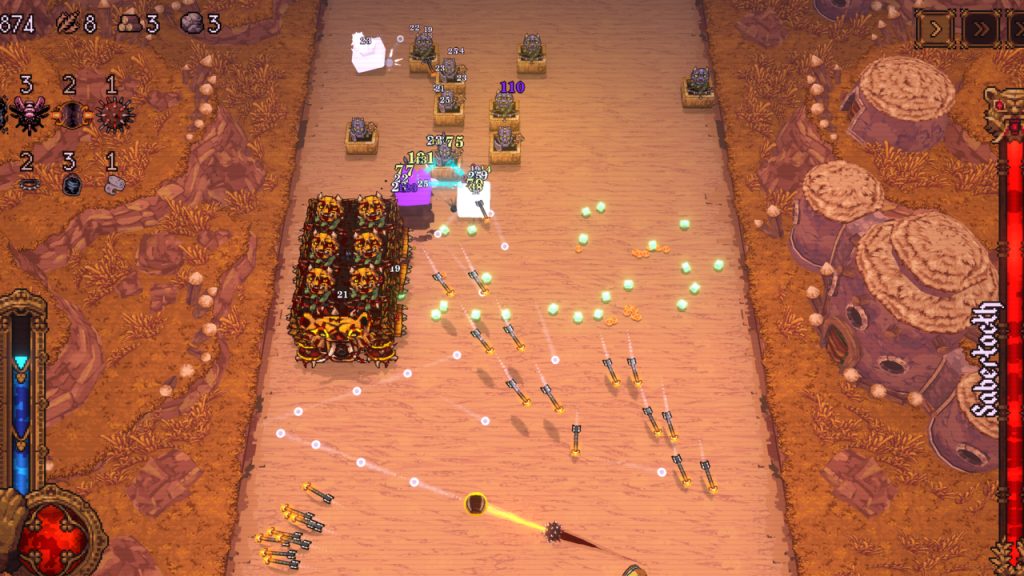Select the grey cloth roll icon
This screenshot has height=576, width=1024.
point(113,184)
